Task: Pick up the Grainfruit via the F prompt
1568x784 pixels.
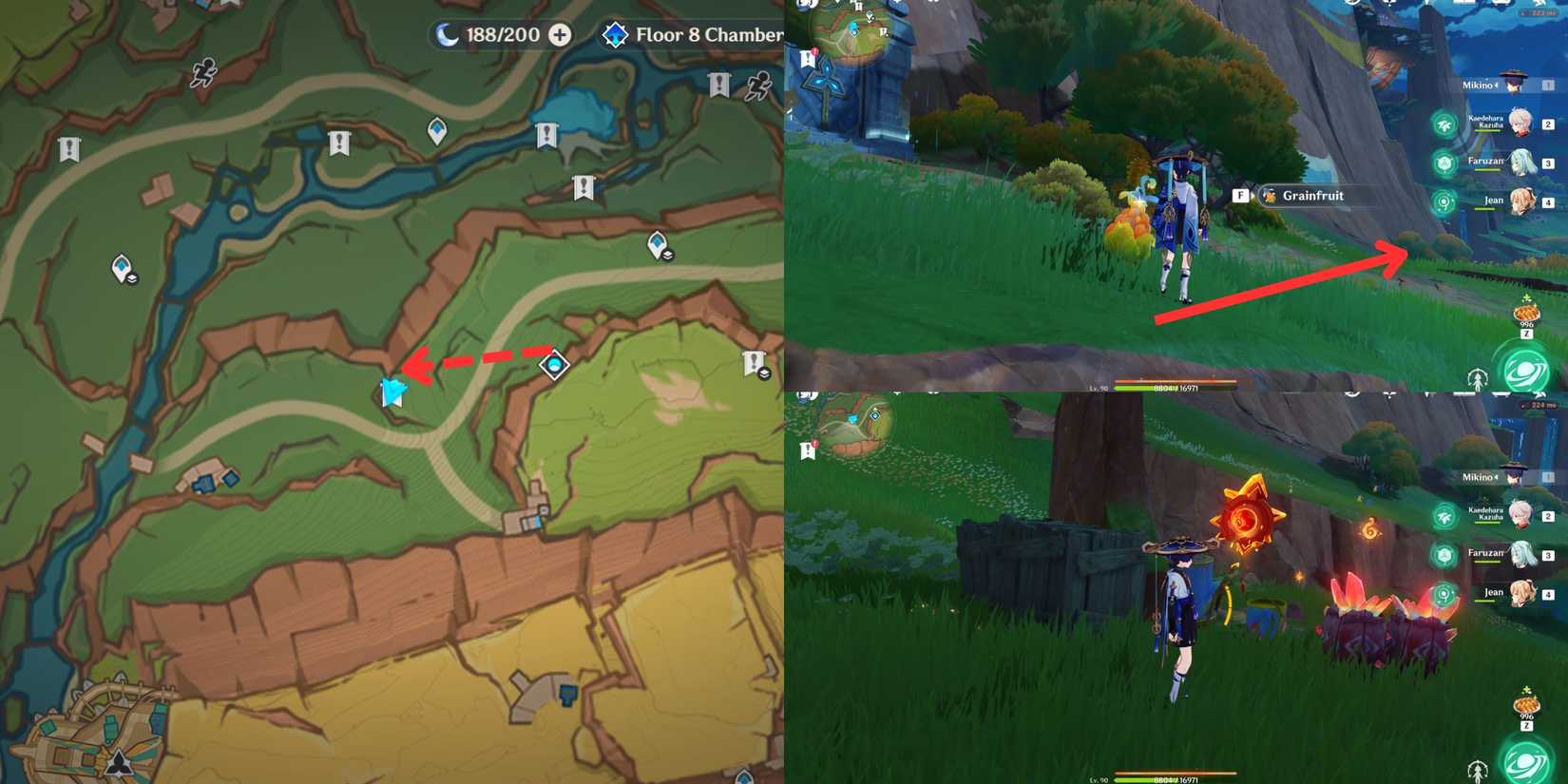Action: tap(1240, 195)
